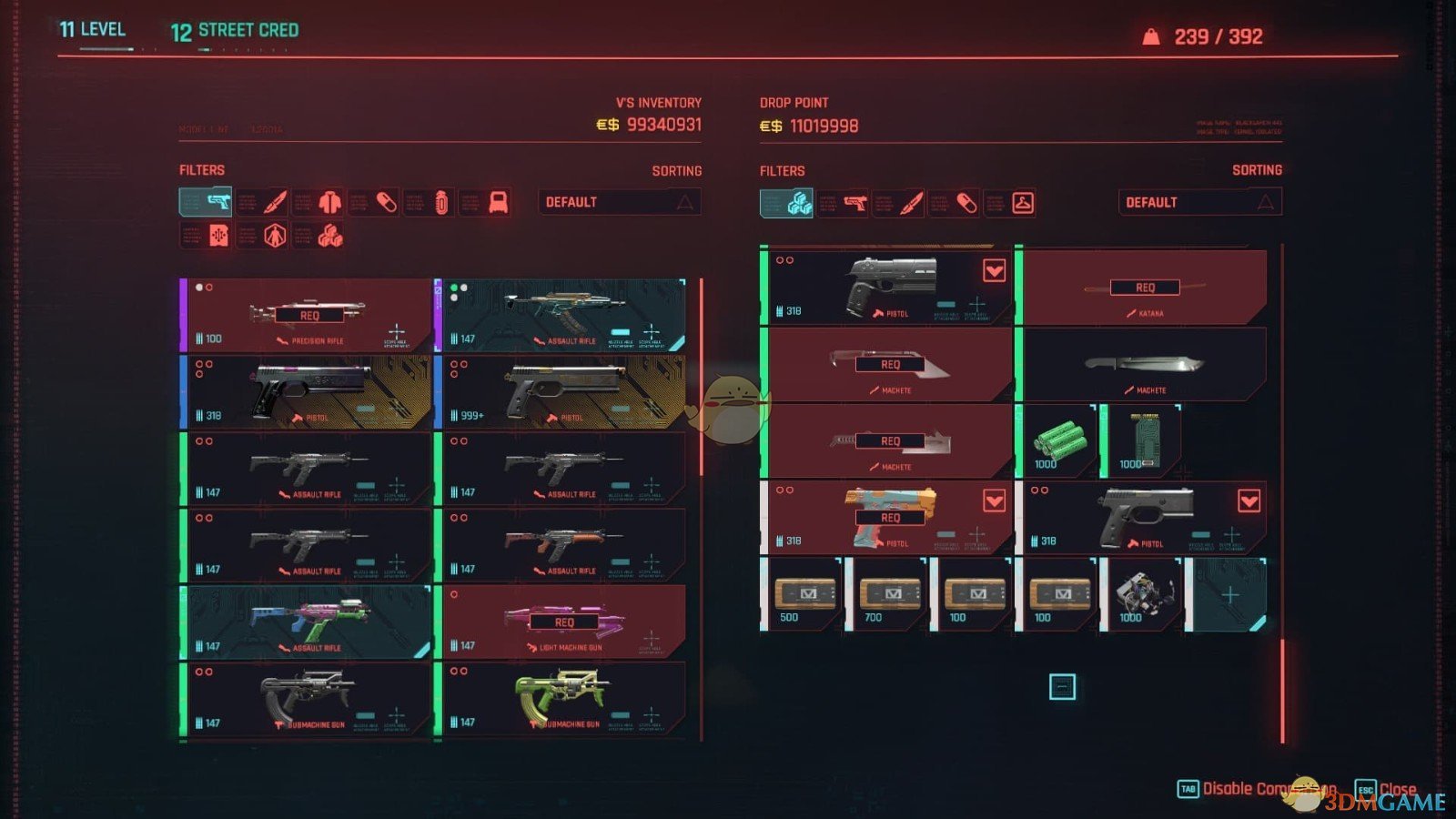1456x819 pixels.
Task: Select the grenades filter icon
Action: [x=440, y=202]
